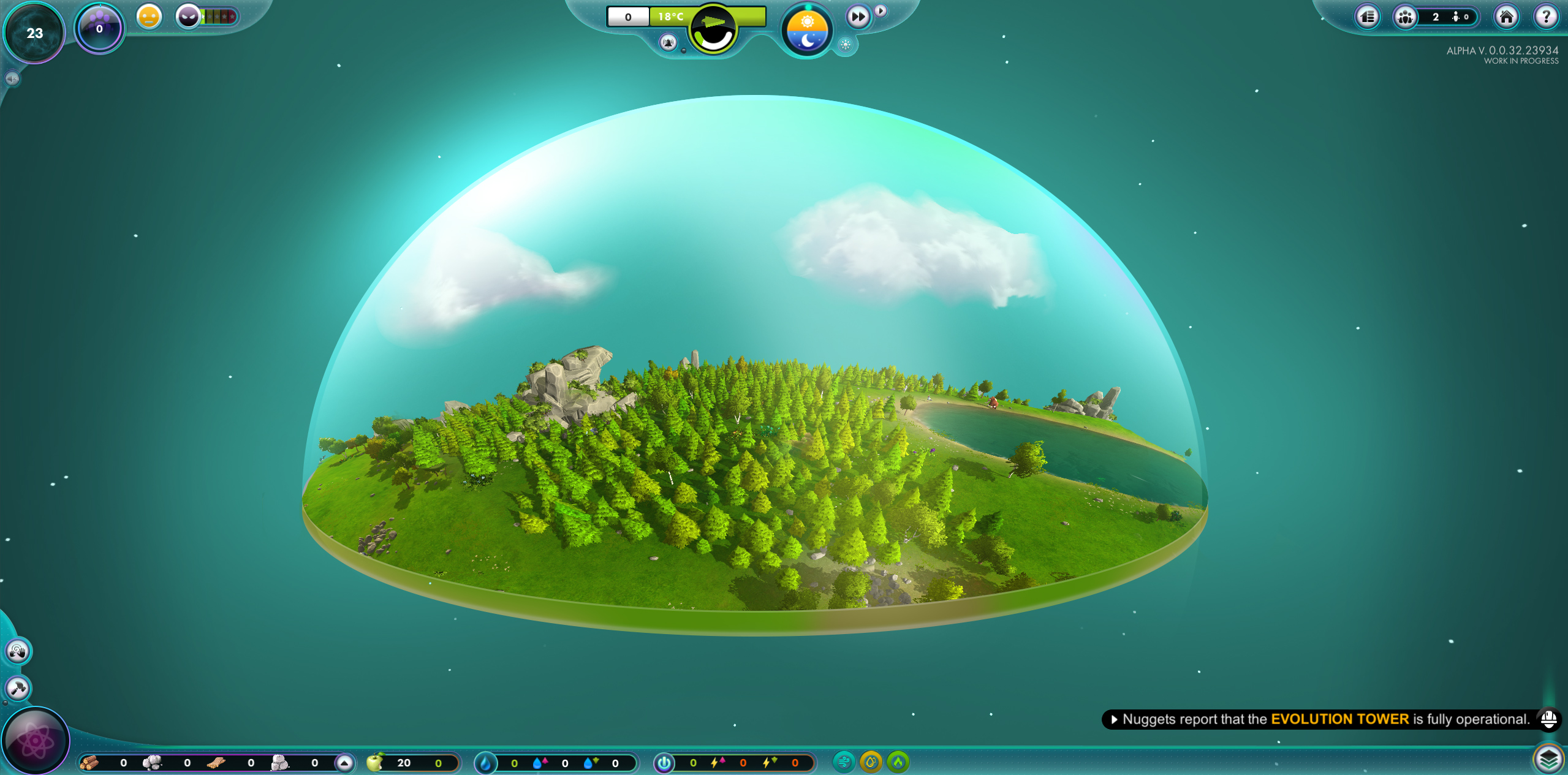The image size is (1568, 775).
Task: Select the angry purple face threat icon
Action: 189,17
